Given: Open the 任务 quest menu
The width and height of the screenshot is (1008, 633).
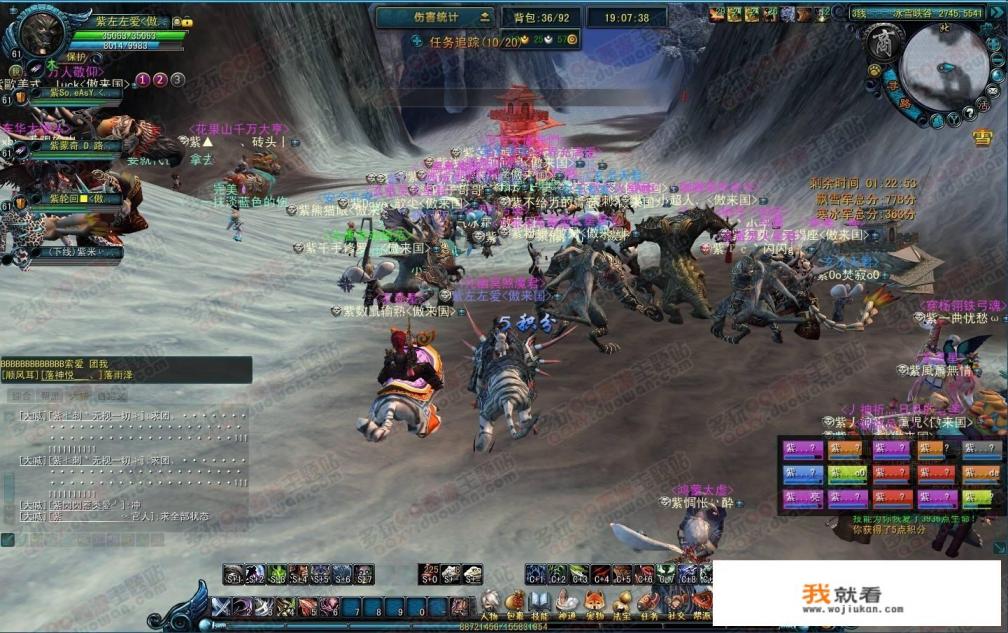Looking at the screenshot, I should pos(646,603).
